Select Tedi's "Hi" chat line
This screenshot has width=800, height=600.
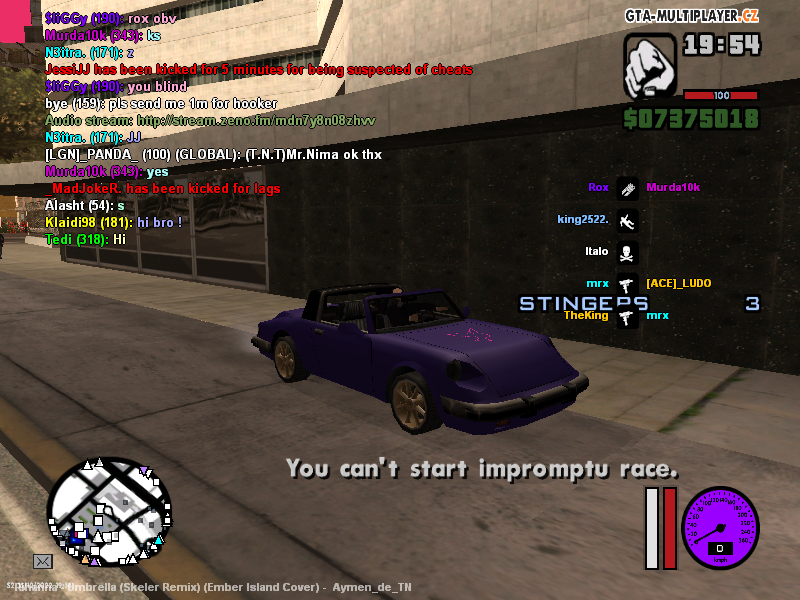pos(85,239)
